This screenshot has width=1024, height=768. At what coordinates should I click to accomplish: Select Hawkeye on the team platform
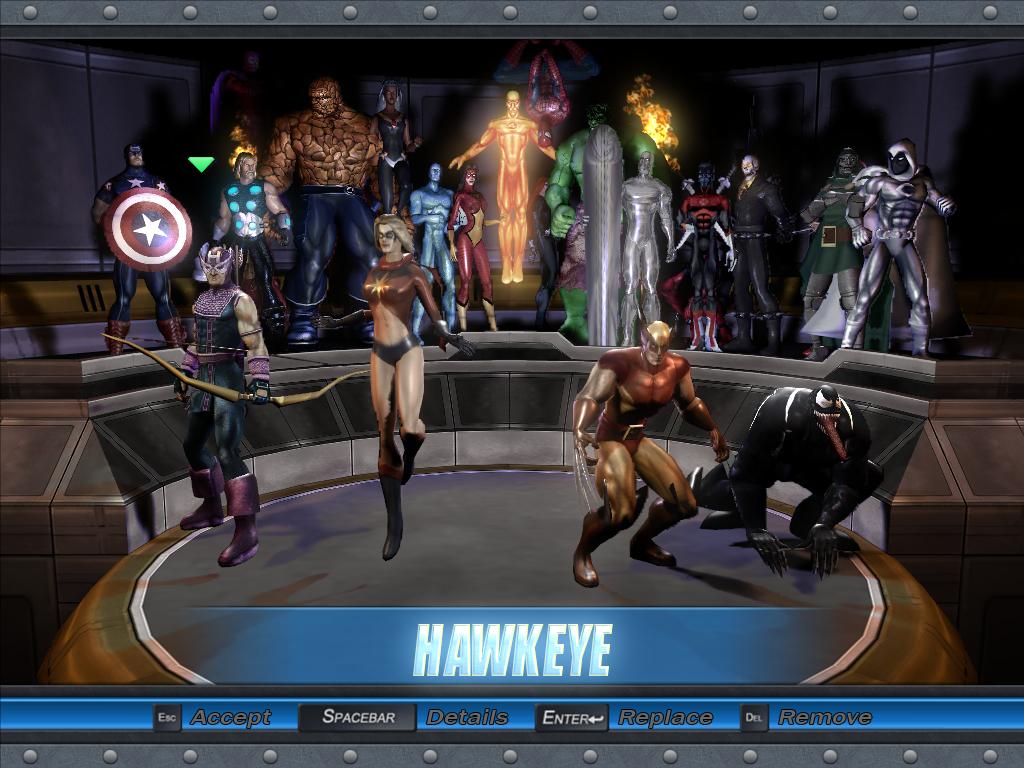(220, 390)
